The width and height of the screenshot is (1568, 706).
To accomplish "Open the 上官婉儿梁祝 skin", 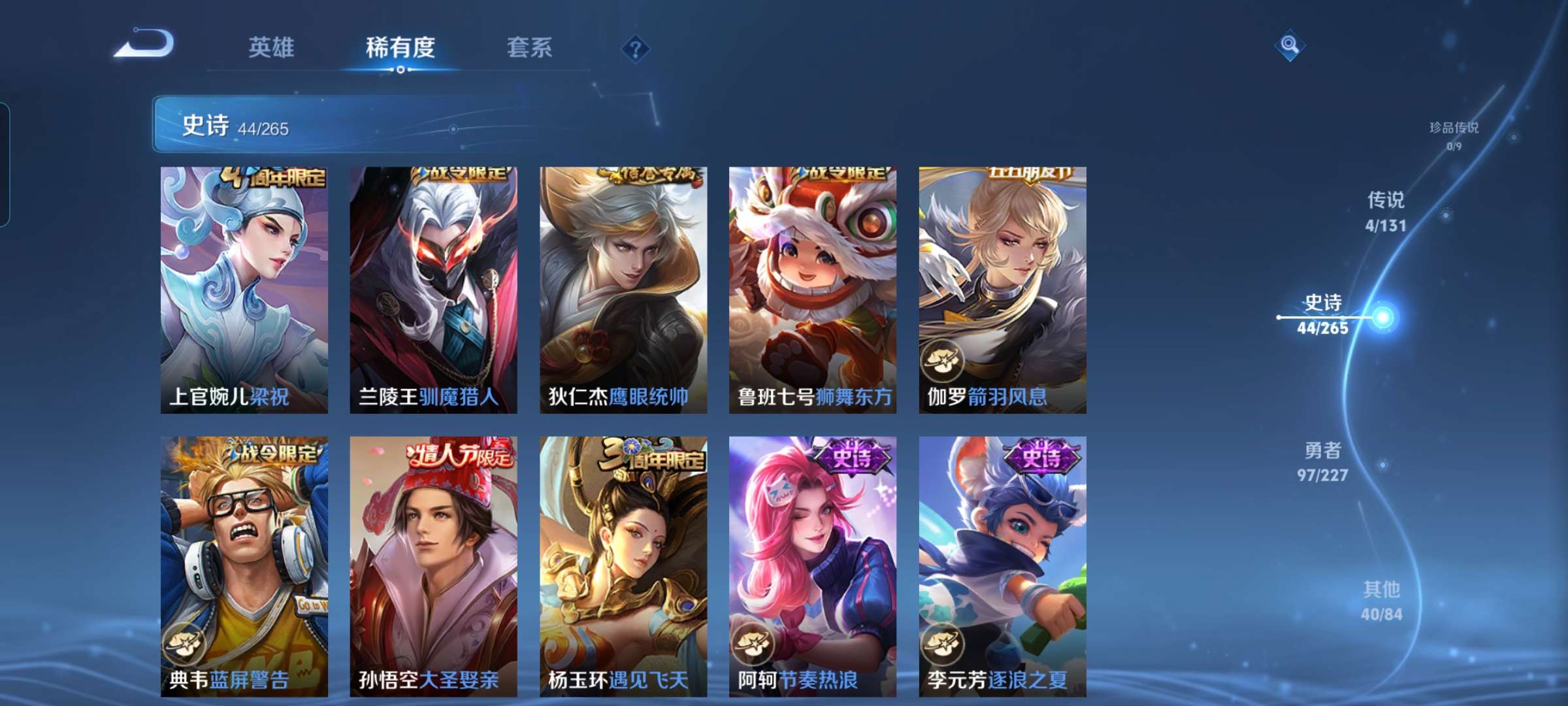I will 242,288.
